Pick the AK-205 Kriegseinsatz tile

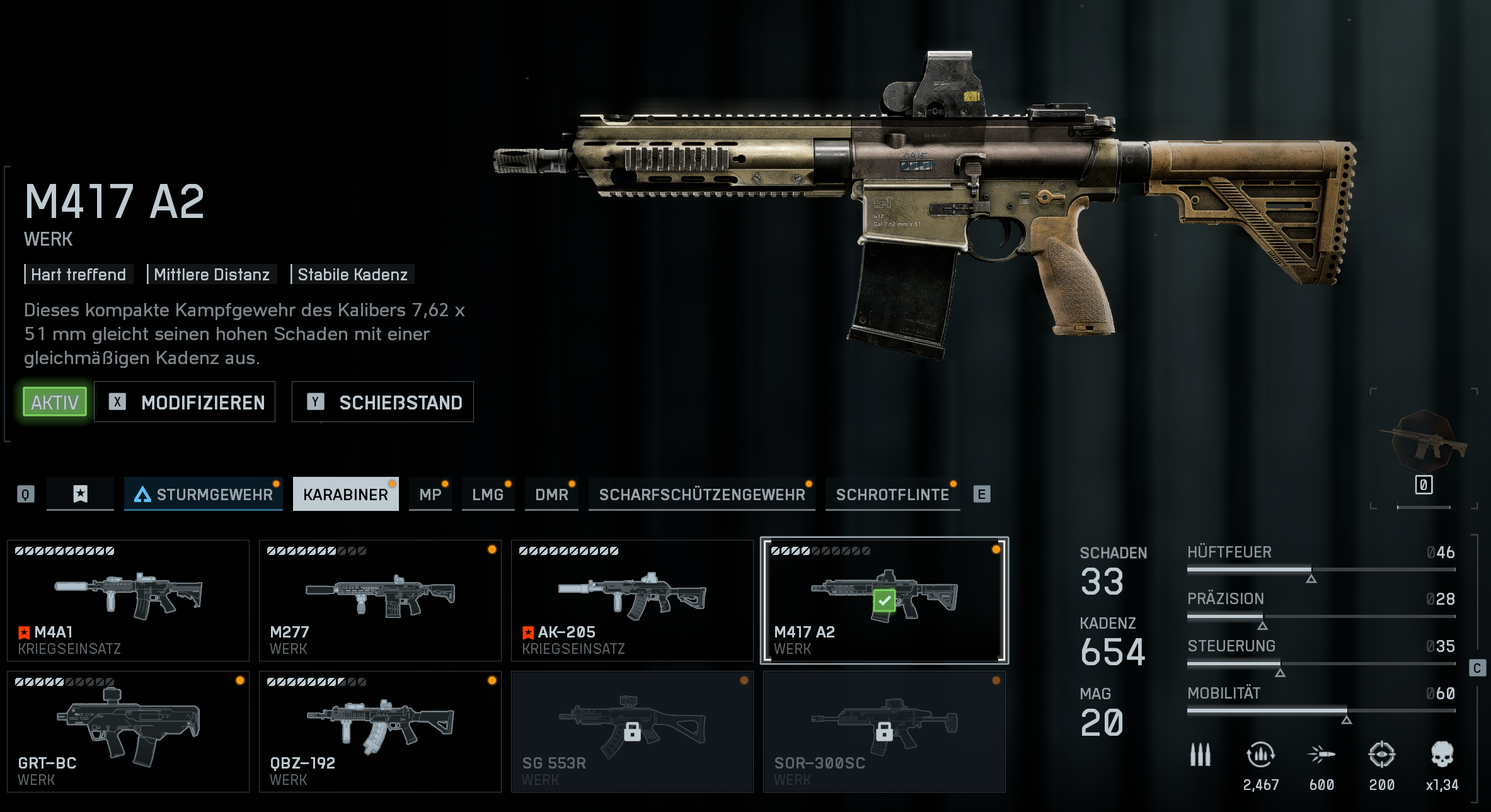click(x=632, y=600)
